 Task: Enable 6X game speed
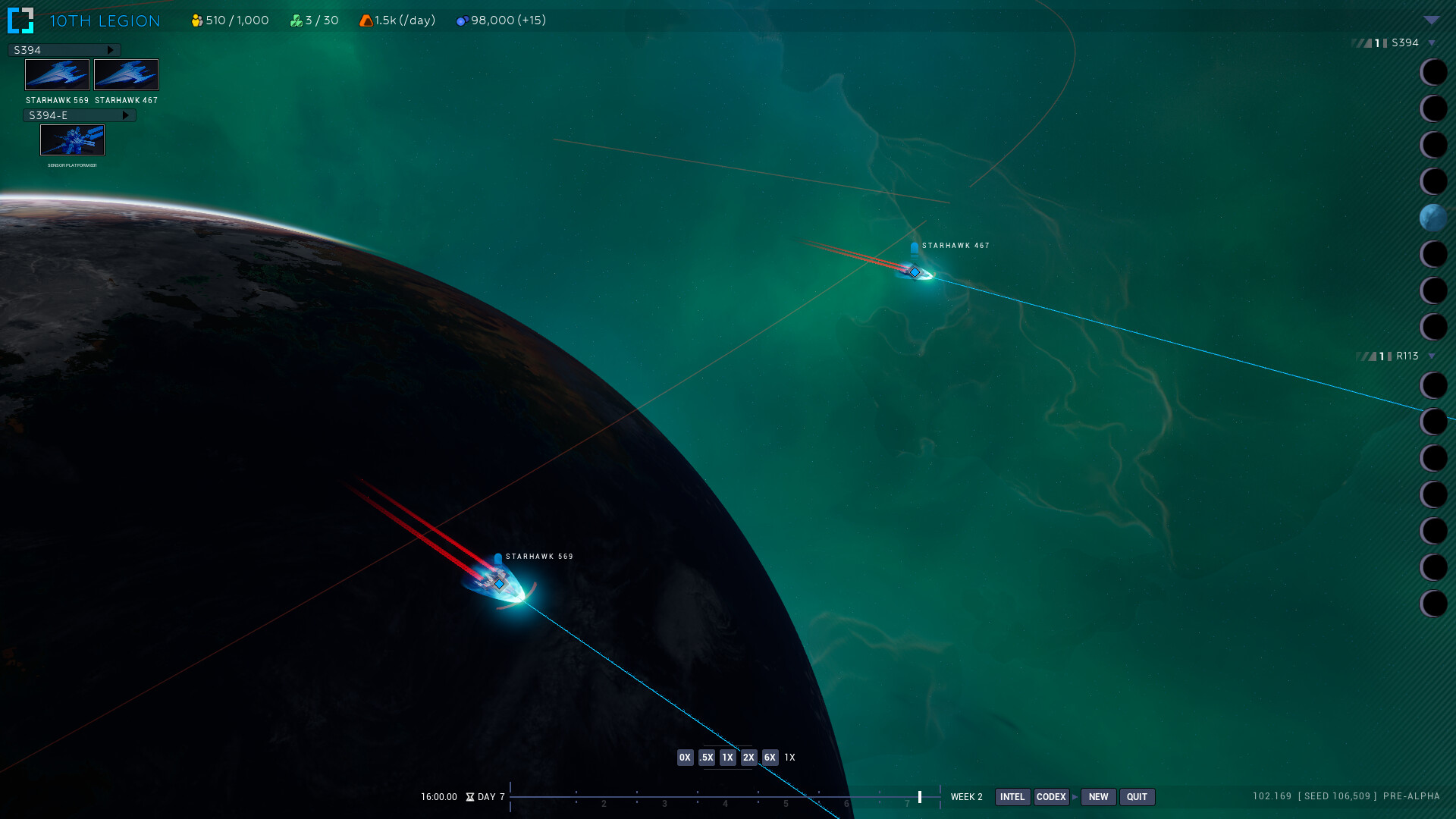(x=769, y=757)
